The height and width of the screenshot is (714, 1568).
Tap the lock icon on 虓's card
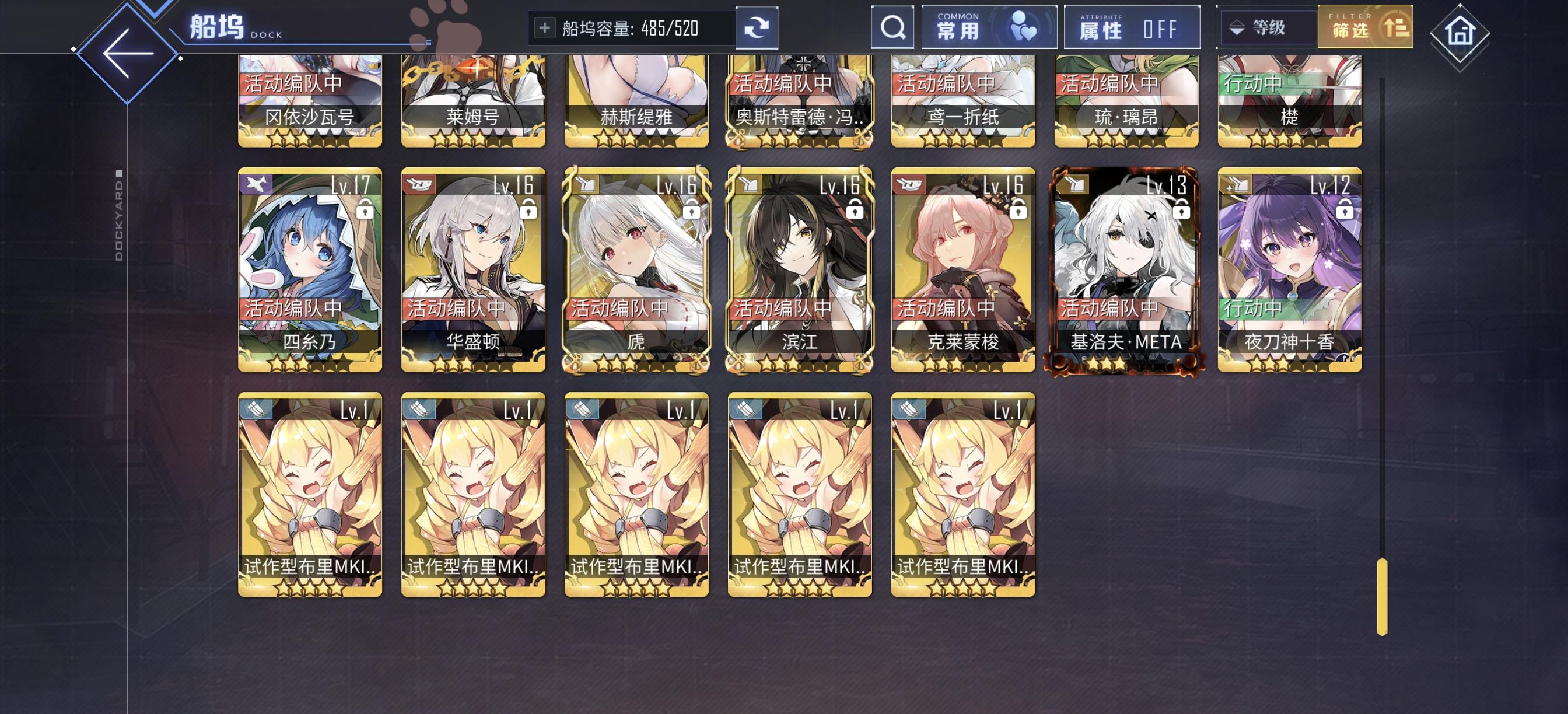click(691, 210)
